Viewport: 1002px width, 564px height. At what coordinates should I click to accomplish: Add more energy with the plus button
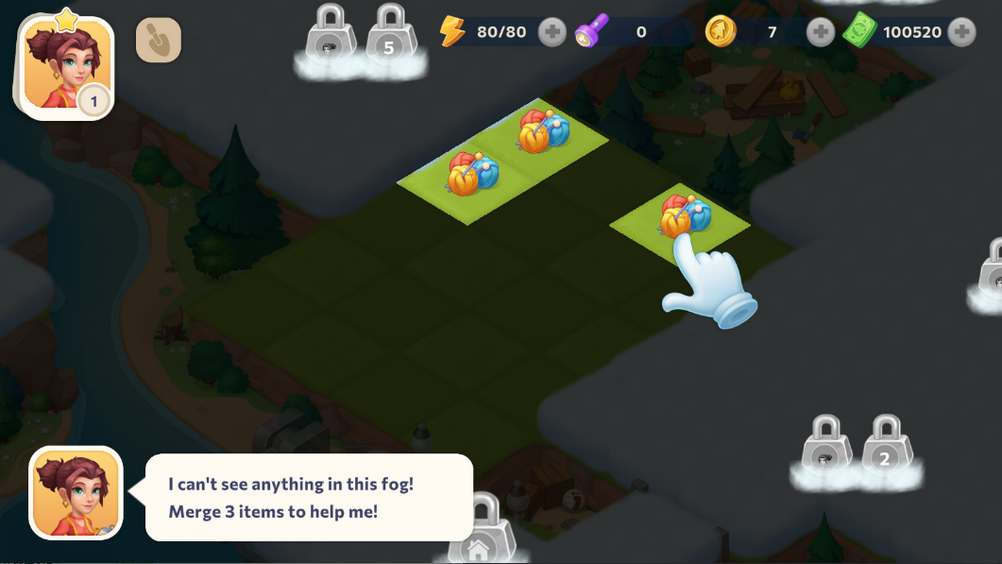point(552,33)
